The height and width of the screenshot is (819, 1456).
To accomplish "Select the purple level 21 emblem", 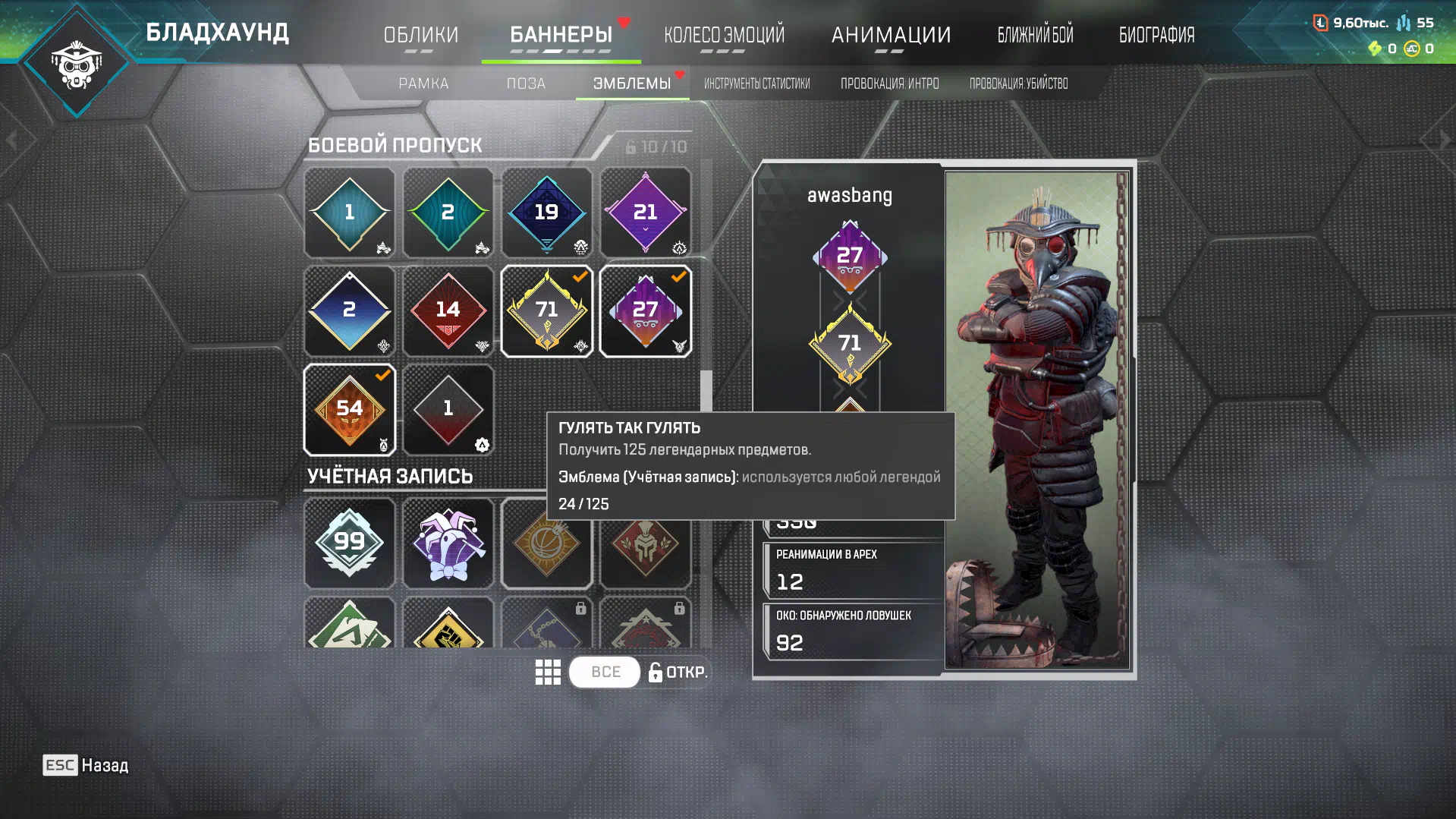I will [645, 213].
